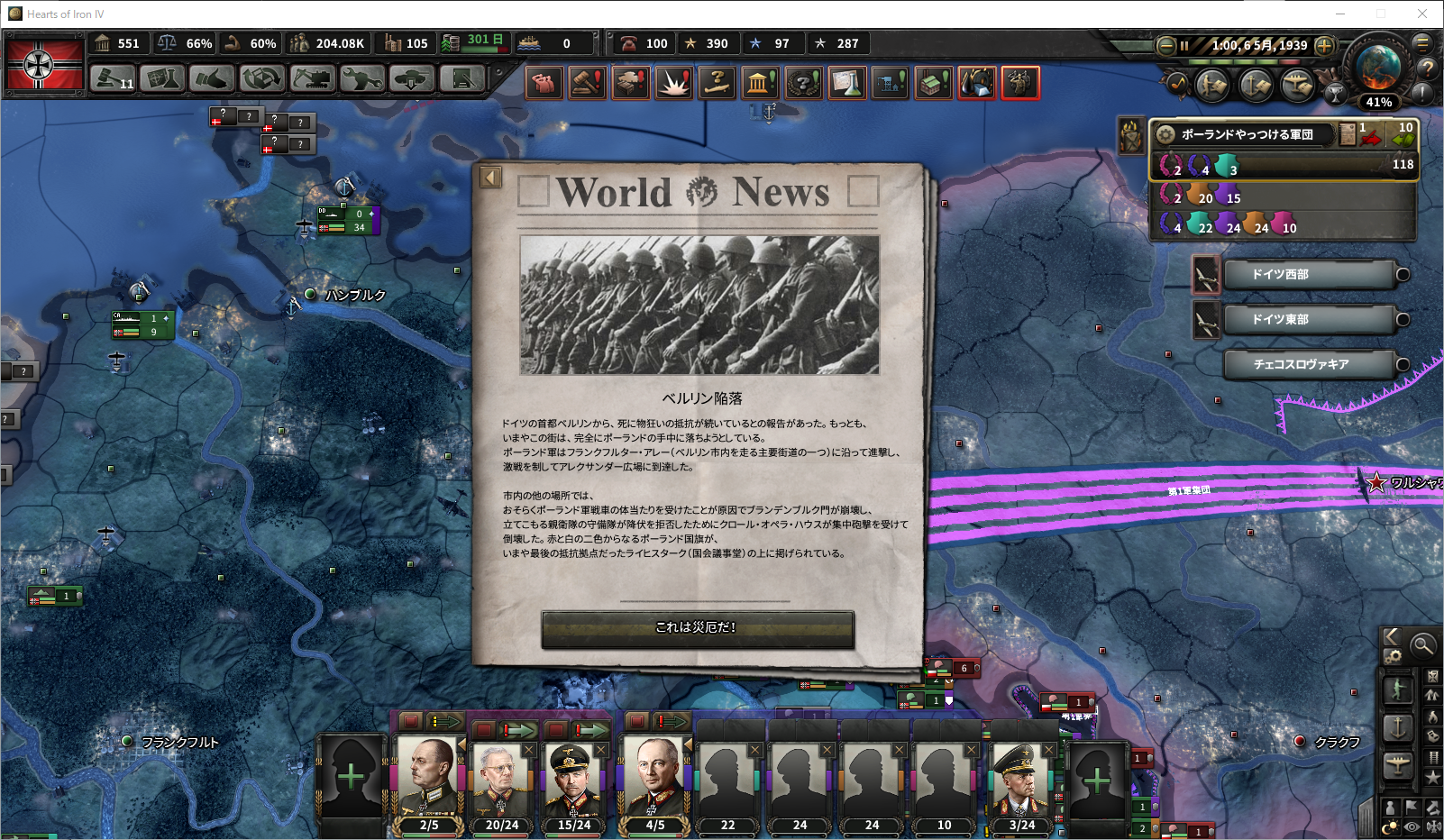Increase game speed with the plus button

point(1324,45)
